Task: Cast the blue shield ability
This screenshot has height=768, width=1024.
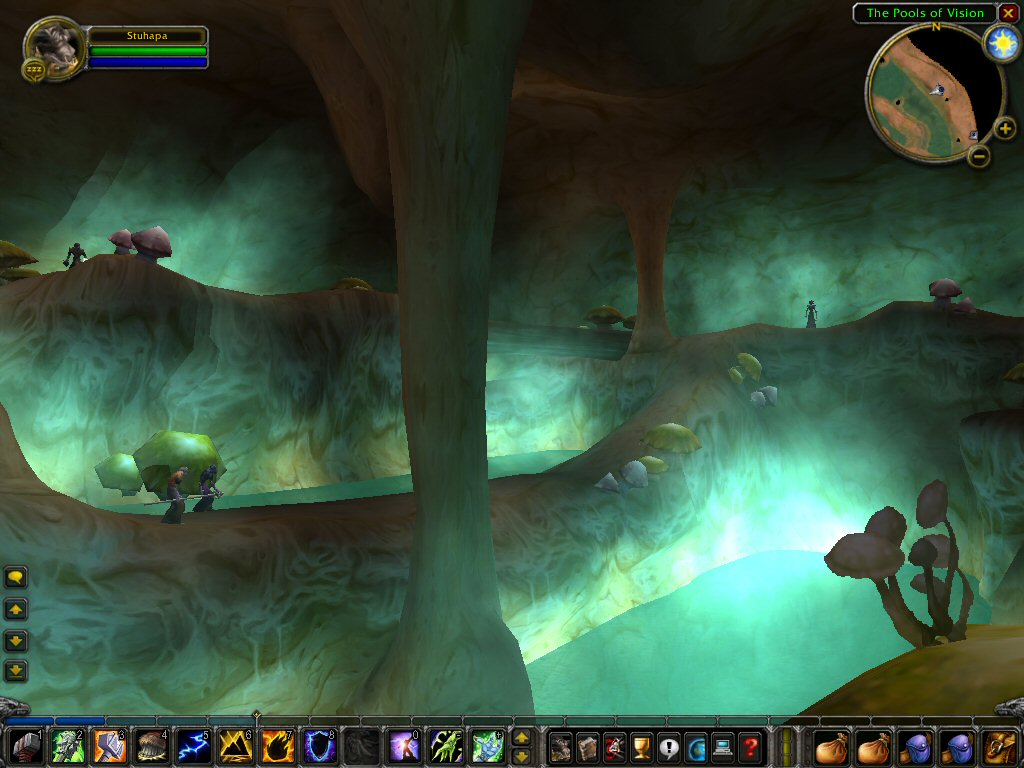Action: [319, 747]
